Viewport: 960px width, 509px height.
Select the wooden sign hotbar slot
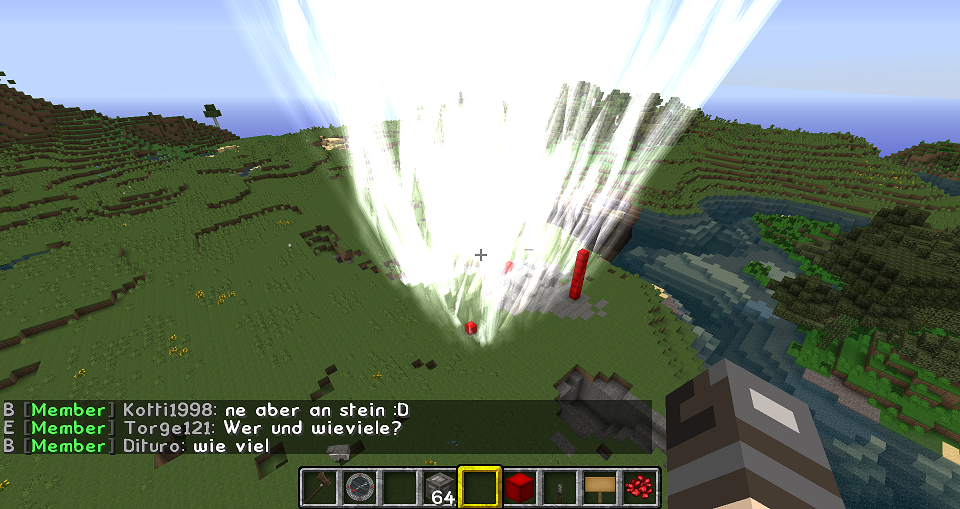pyautogui.click(x=599, y=488)
